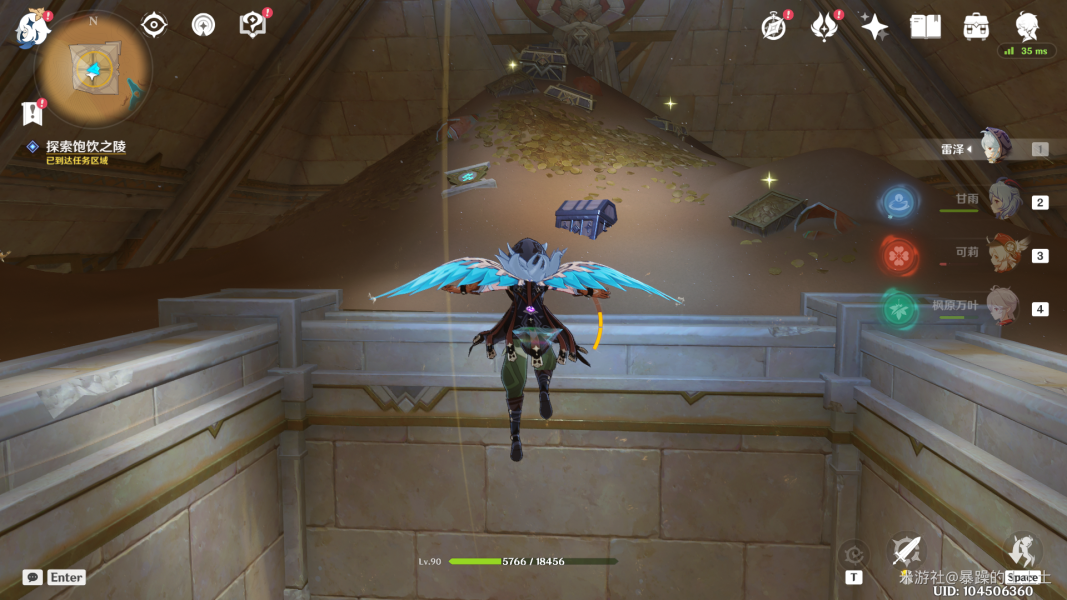Open the chat speech bubble
Viewport: 1067px width, 600px height.
(33, 577)
